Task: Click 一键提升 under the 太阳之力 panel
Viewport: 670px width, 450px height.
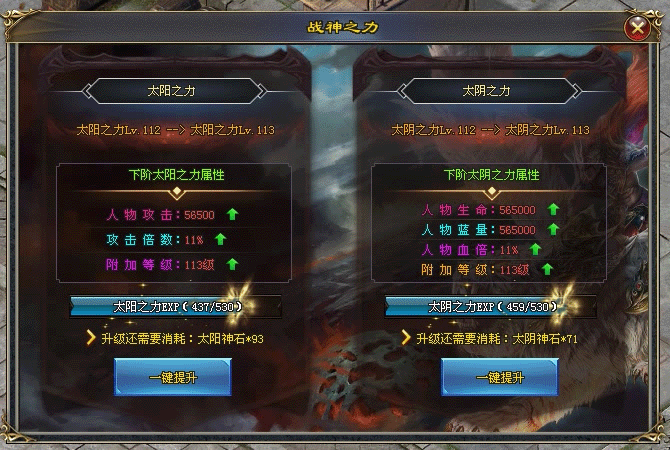Action: [x=172, y=376]
